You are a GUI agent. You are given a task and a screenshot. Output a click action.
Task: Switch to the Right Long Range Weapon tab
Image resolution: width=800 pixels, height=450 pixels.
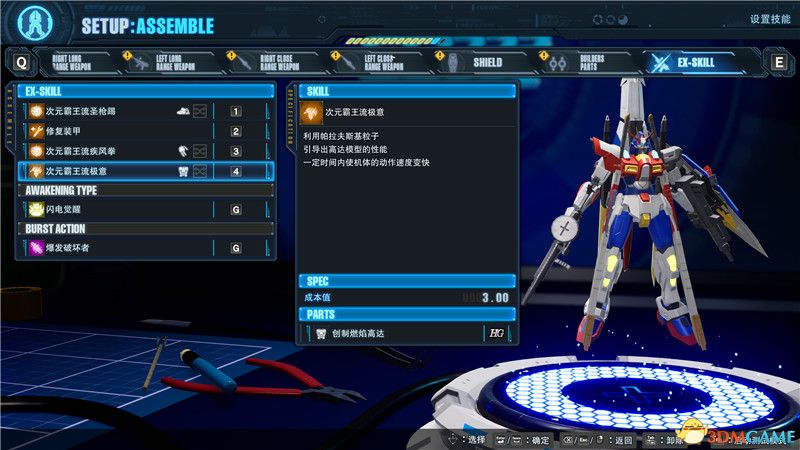80,63
